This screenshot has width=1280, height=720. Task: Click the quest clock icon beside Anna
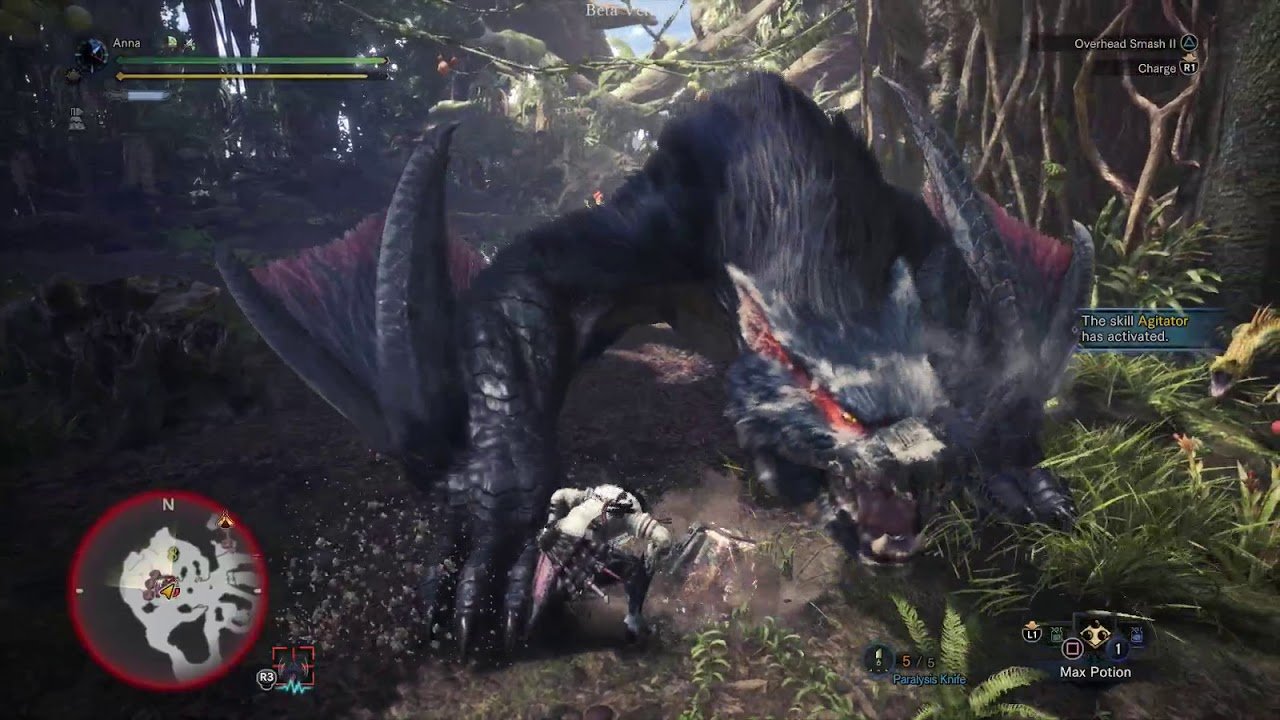pyautogui.click(x=92, y=53)
